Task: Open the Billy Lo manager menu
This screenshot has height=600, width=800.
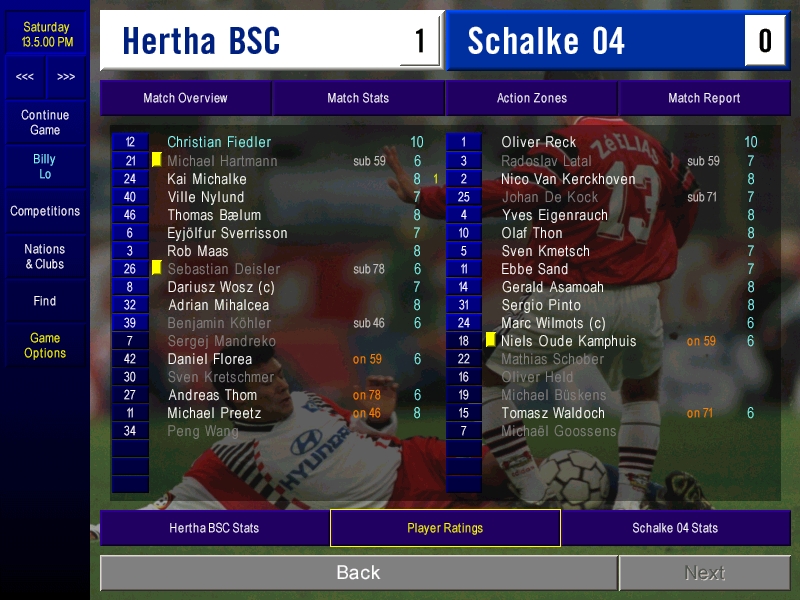Action: tap(45, 166)
